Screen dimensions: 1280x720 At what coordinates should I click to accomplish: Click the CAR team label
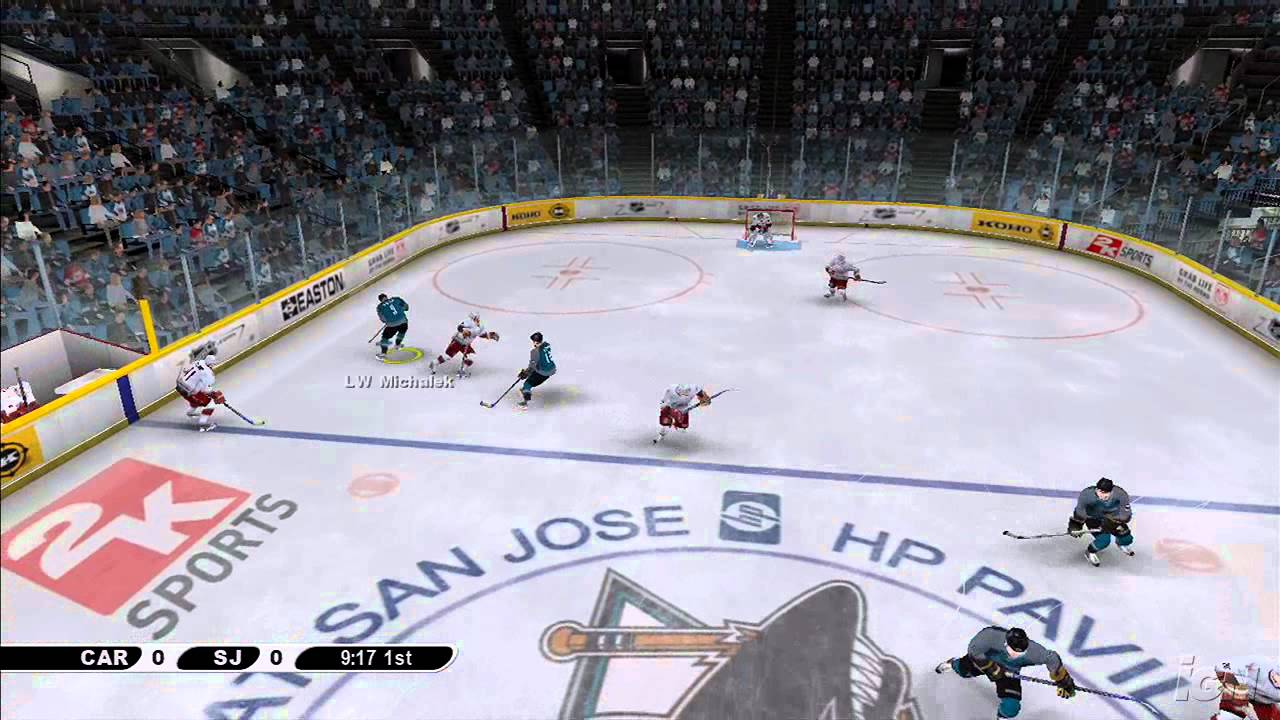[x=105, y=658]
